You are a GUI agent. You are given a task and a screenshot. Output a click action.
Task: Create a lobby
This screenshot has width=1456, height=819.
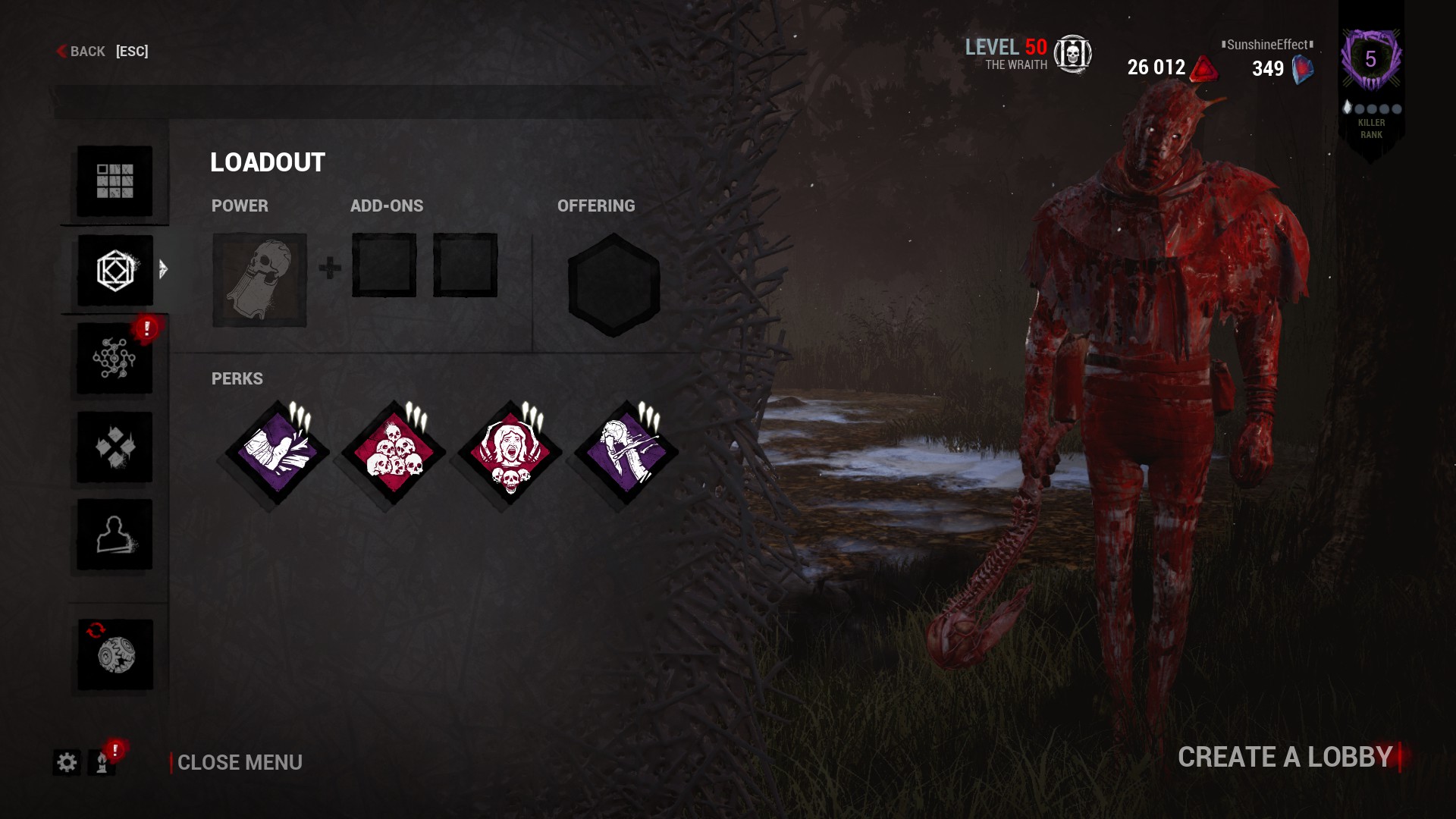[1285, 757]
